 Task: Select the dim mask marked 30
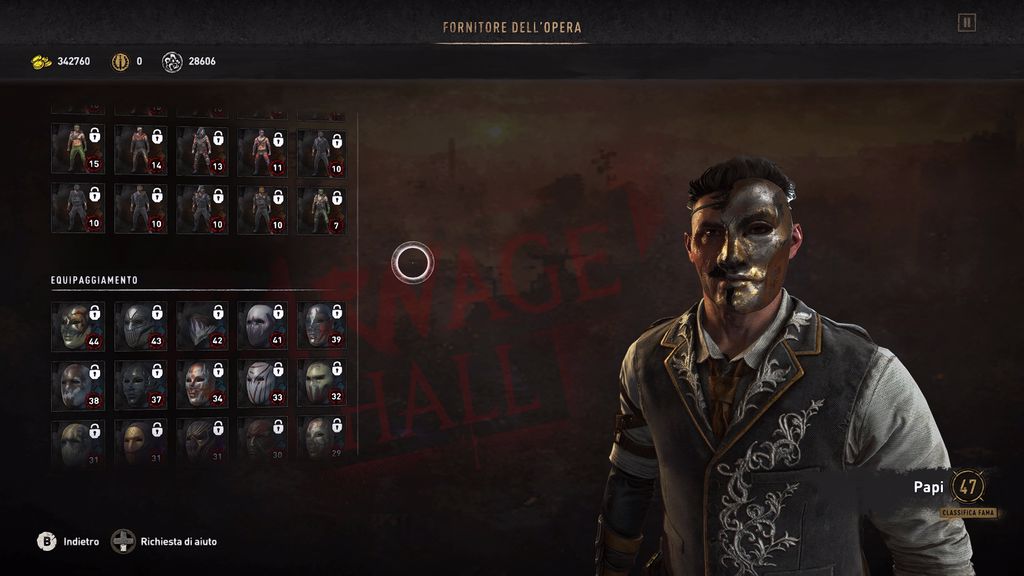point(262,440)
